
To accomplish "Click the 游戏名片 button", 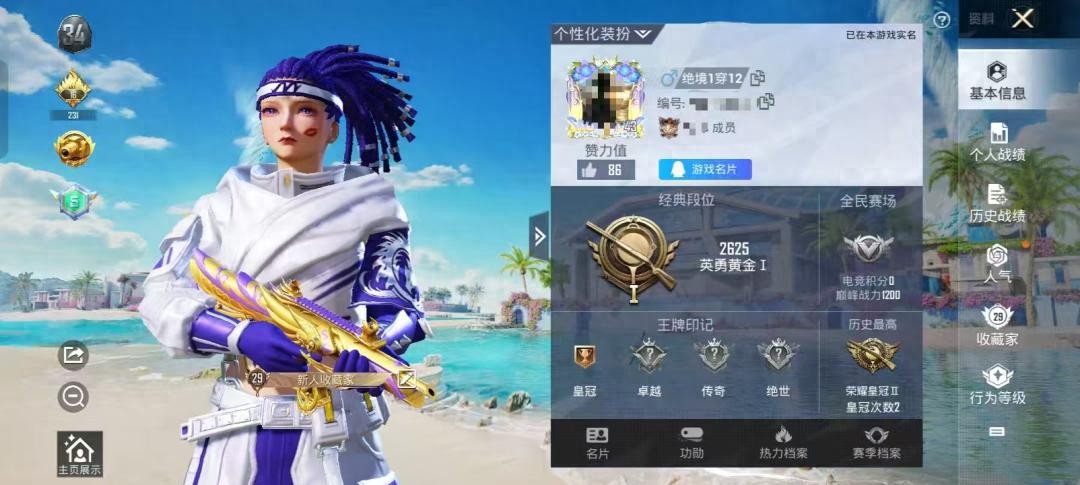I will [705, 169].
